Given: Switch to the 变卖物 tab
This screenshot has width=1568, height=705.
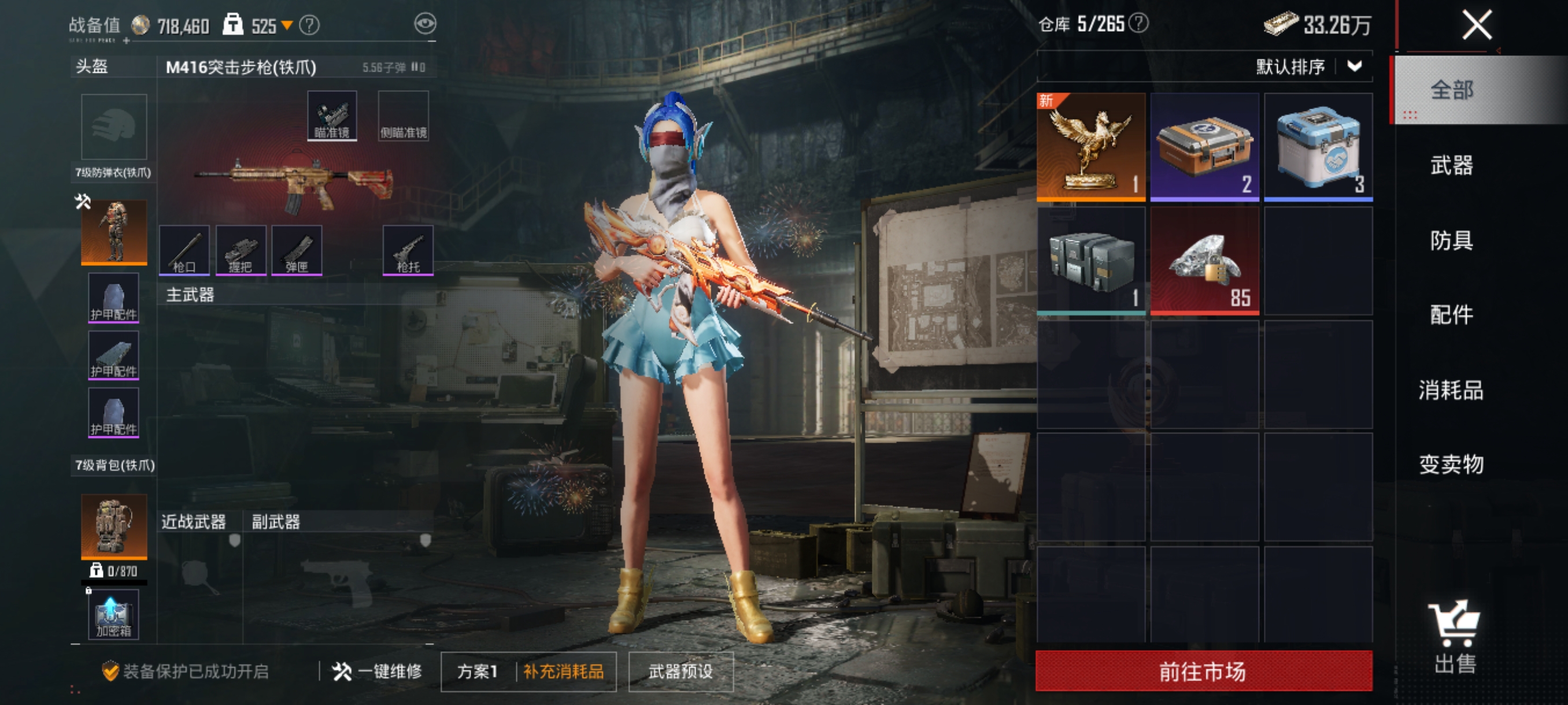Looking at the screenshot, I should coord(1451,465).
